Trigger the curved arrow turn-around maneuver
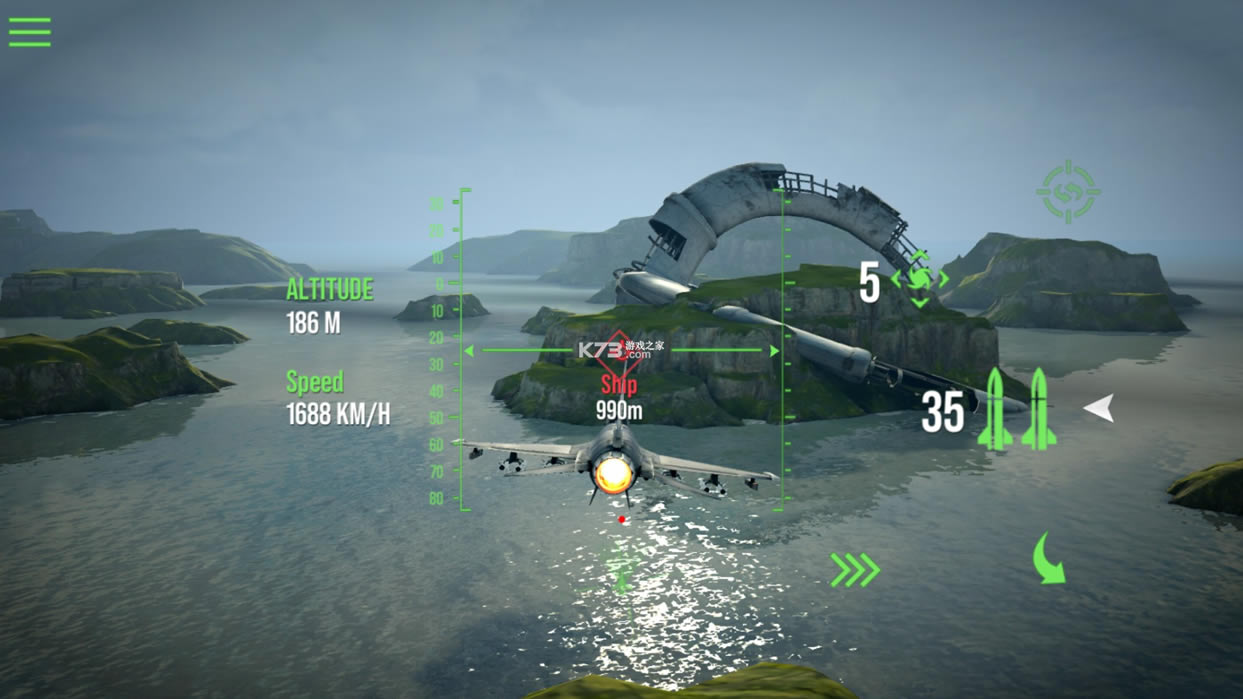Image resolution: width=1243 pixels, height=699 pixels. click(x=1049, y=559)
